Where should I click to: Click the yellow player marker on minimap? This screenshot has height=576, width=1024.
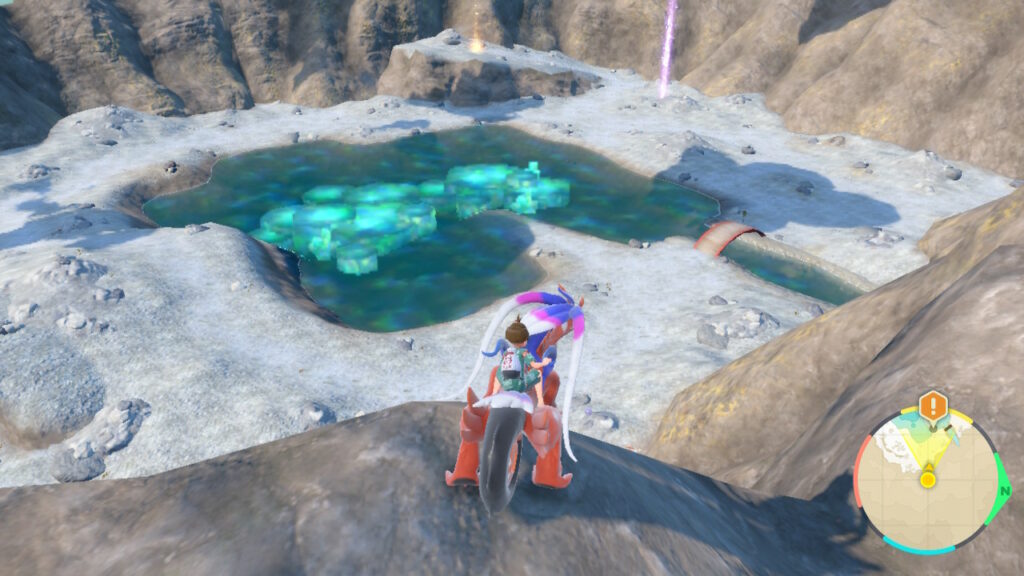click(x=928, y=479)
